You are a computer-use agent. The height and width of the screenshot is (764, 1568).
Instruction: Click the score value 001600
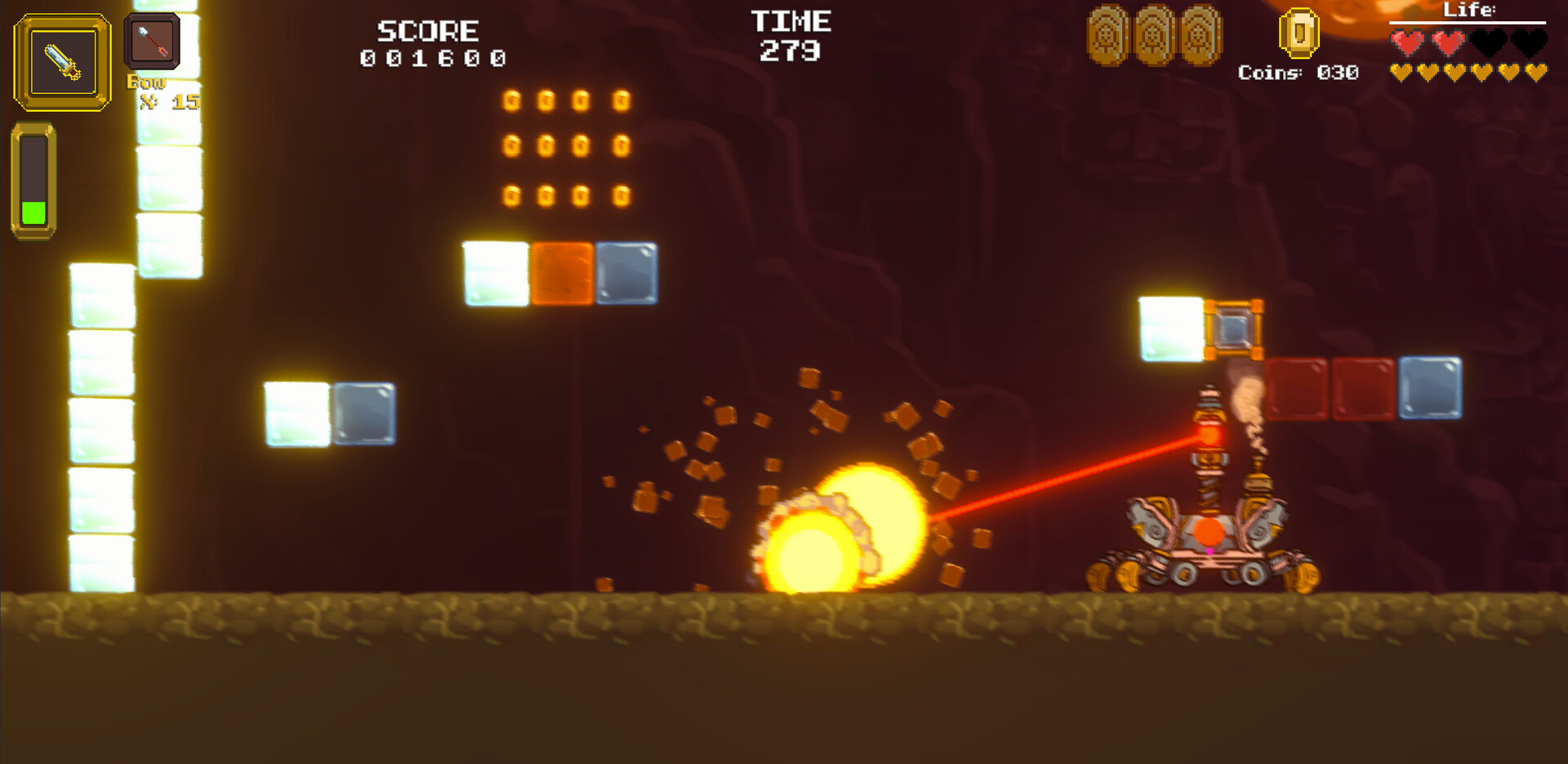point(431,57)
